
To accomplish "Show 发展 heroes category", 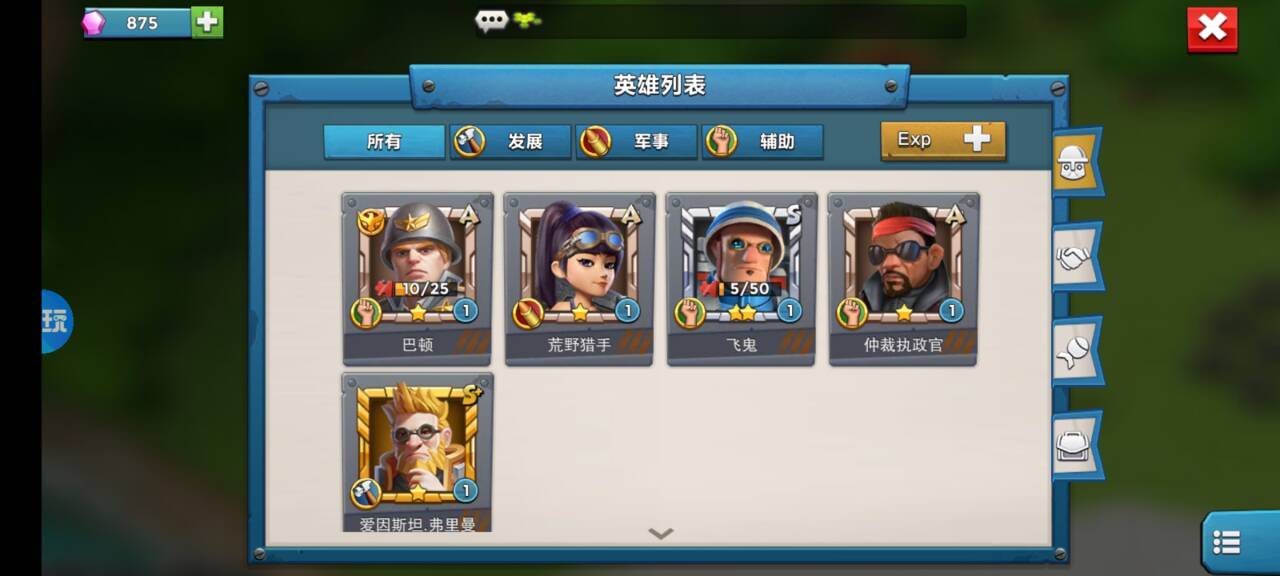I will click(511, 142).
